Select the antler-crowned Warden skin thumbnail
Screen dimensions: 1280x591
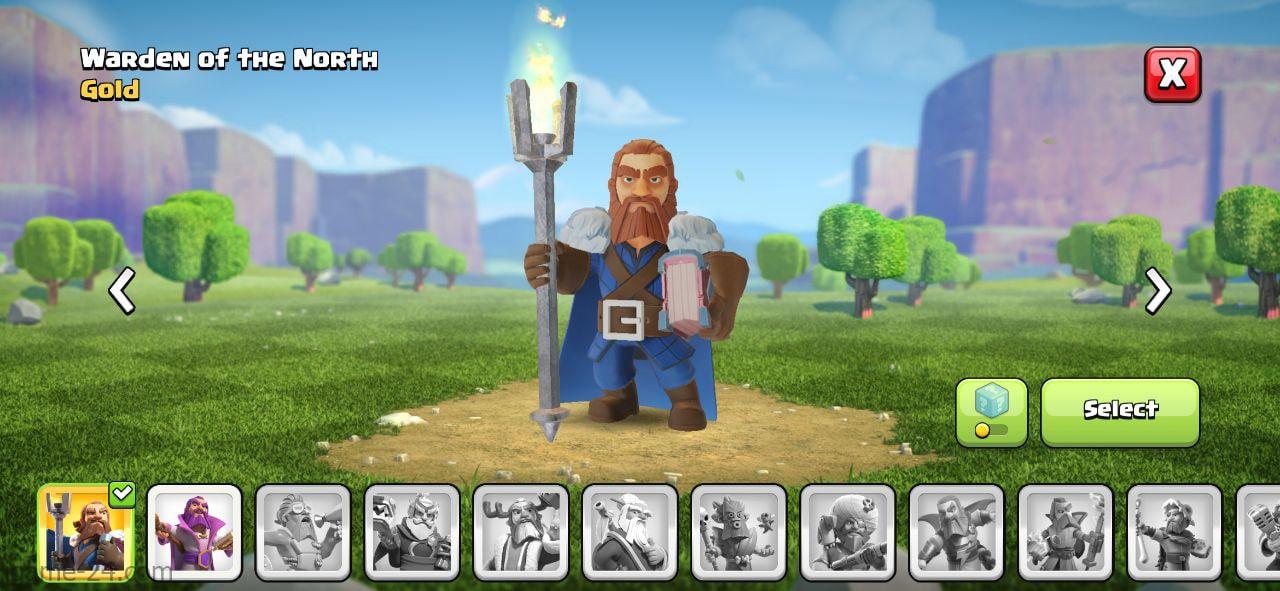(x=521, y=532)
